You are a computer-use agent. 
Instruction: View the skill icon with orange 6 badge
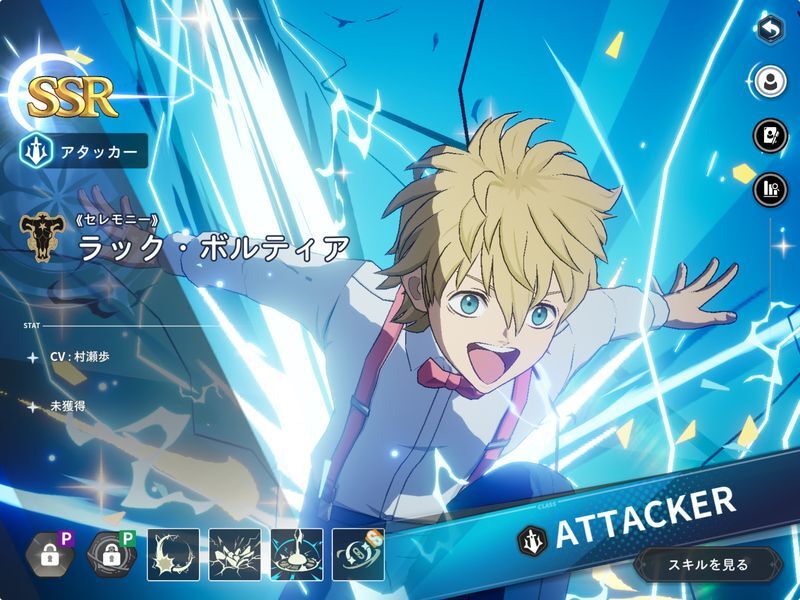359,555
